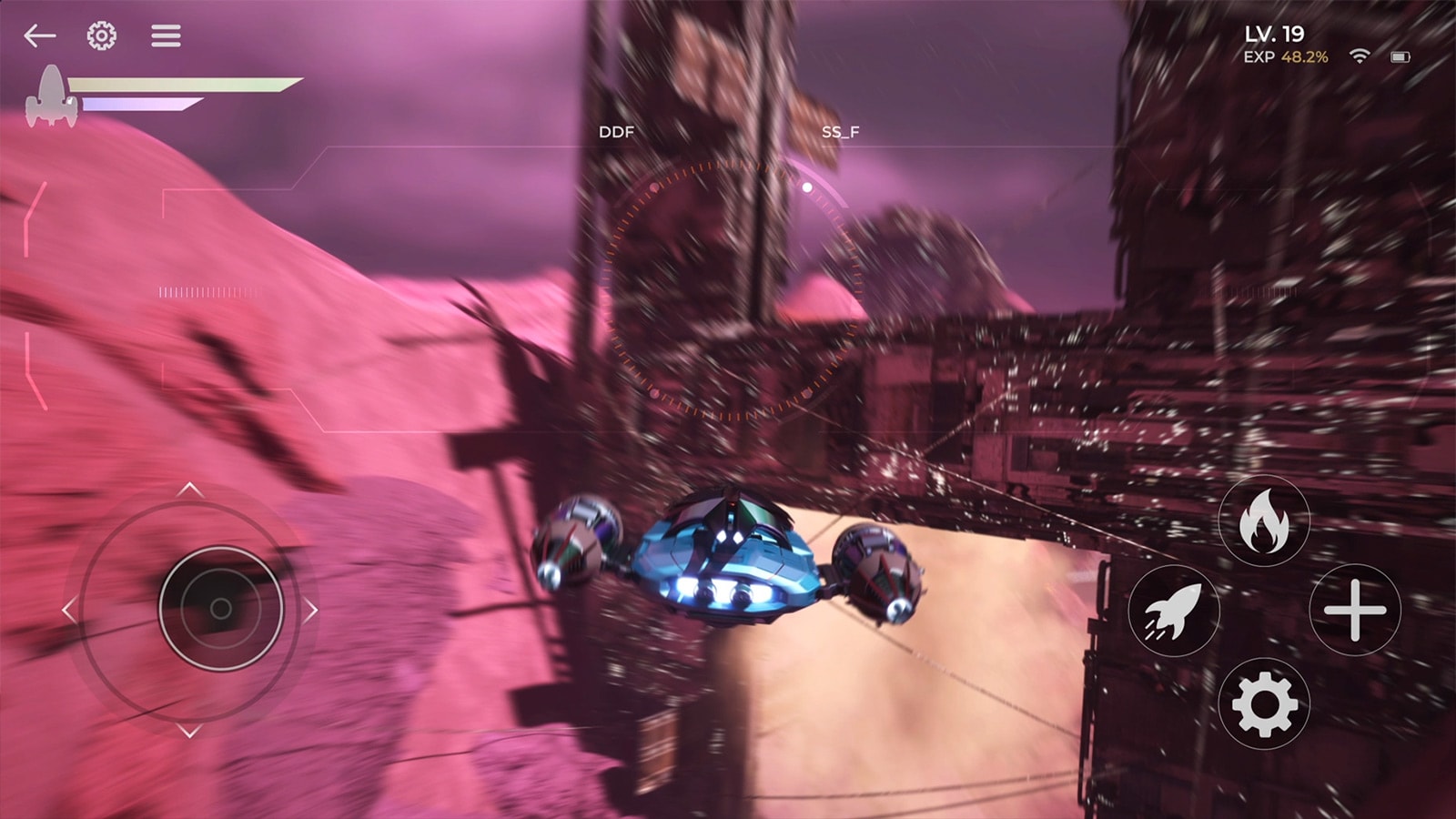Activate the rocket boost icon

tap(1174, 612)
